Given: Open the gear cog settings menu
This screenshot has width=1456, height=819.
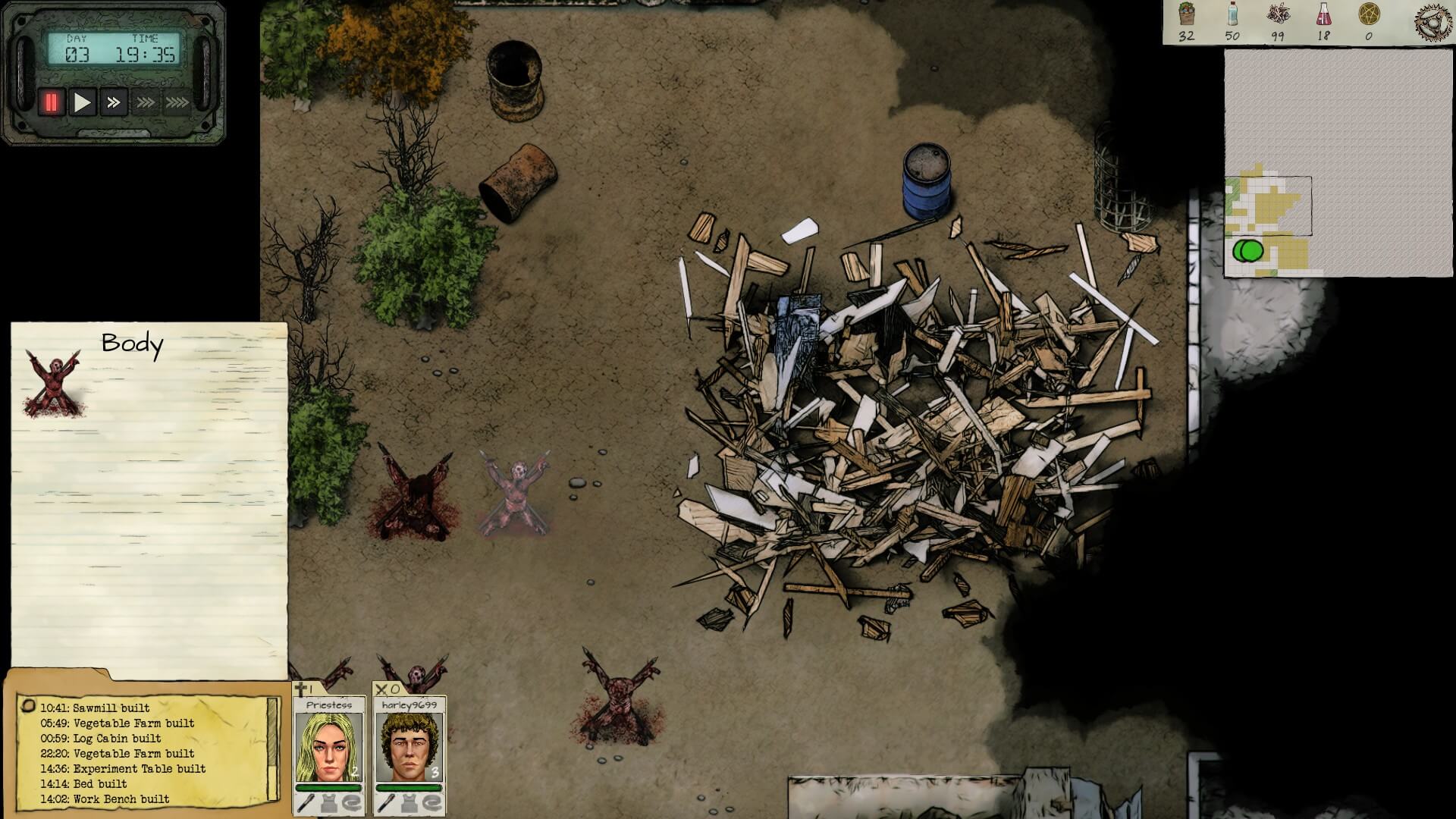Looking at the screenshot, I should (x=1432, y=21).
